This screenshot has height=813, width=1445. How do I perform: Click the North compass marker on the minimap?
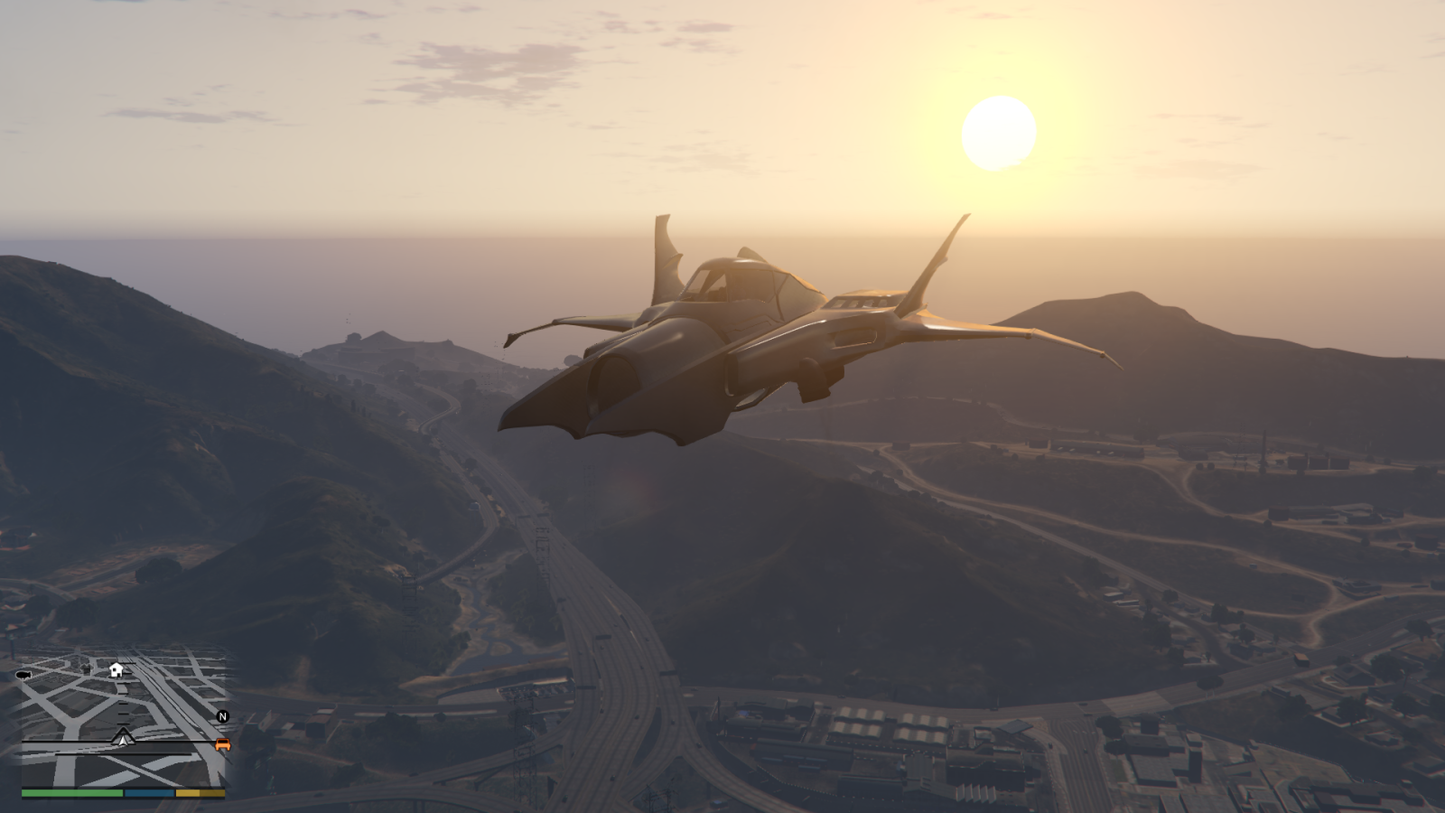[x=223, y=716]
